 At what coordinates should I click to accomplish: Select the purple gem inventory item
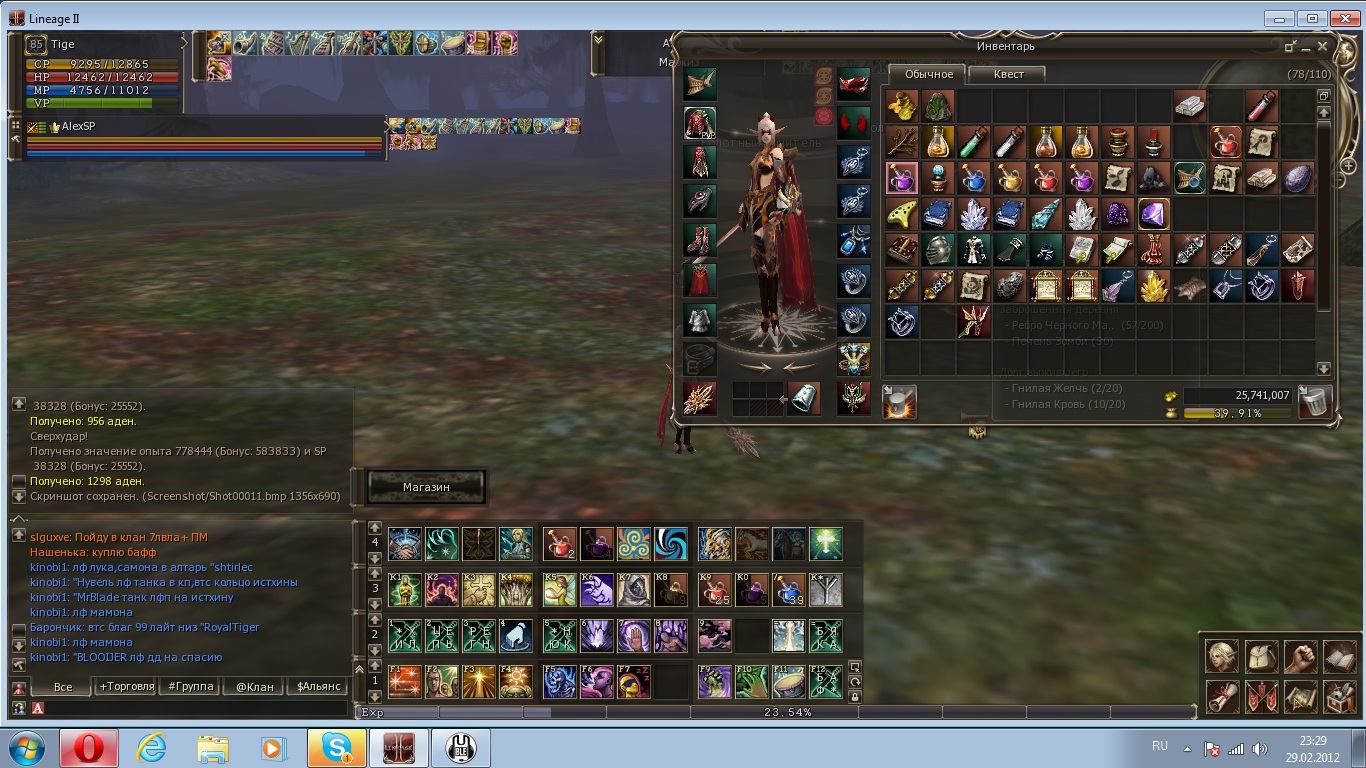click(1153, 214)
